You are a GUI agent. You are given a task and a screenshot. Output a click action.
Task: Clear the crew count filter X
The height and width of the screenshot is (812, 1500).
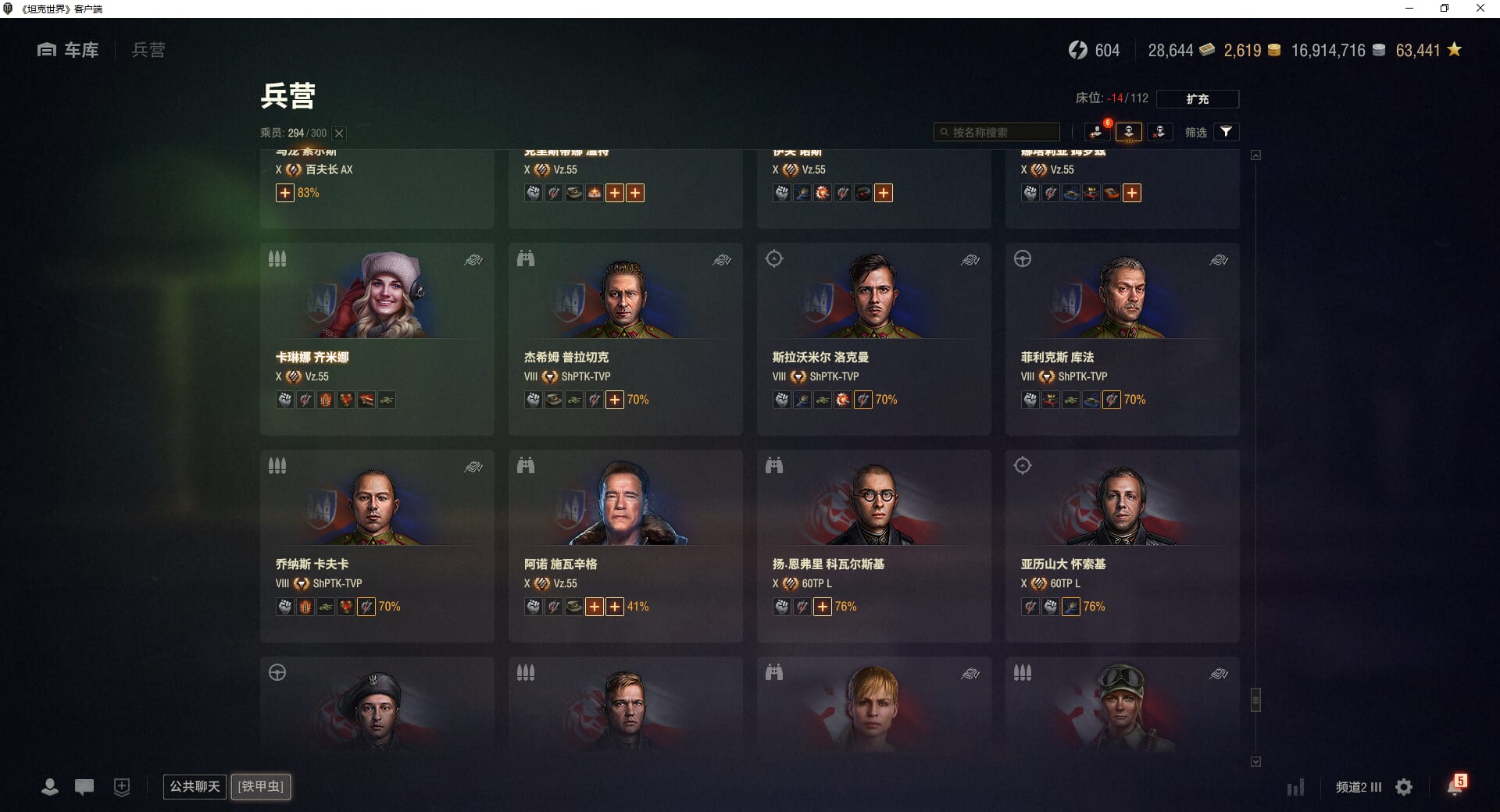339,134
